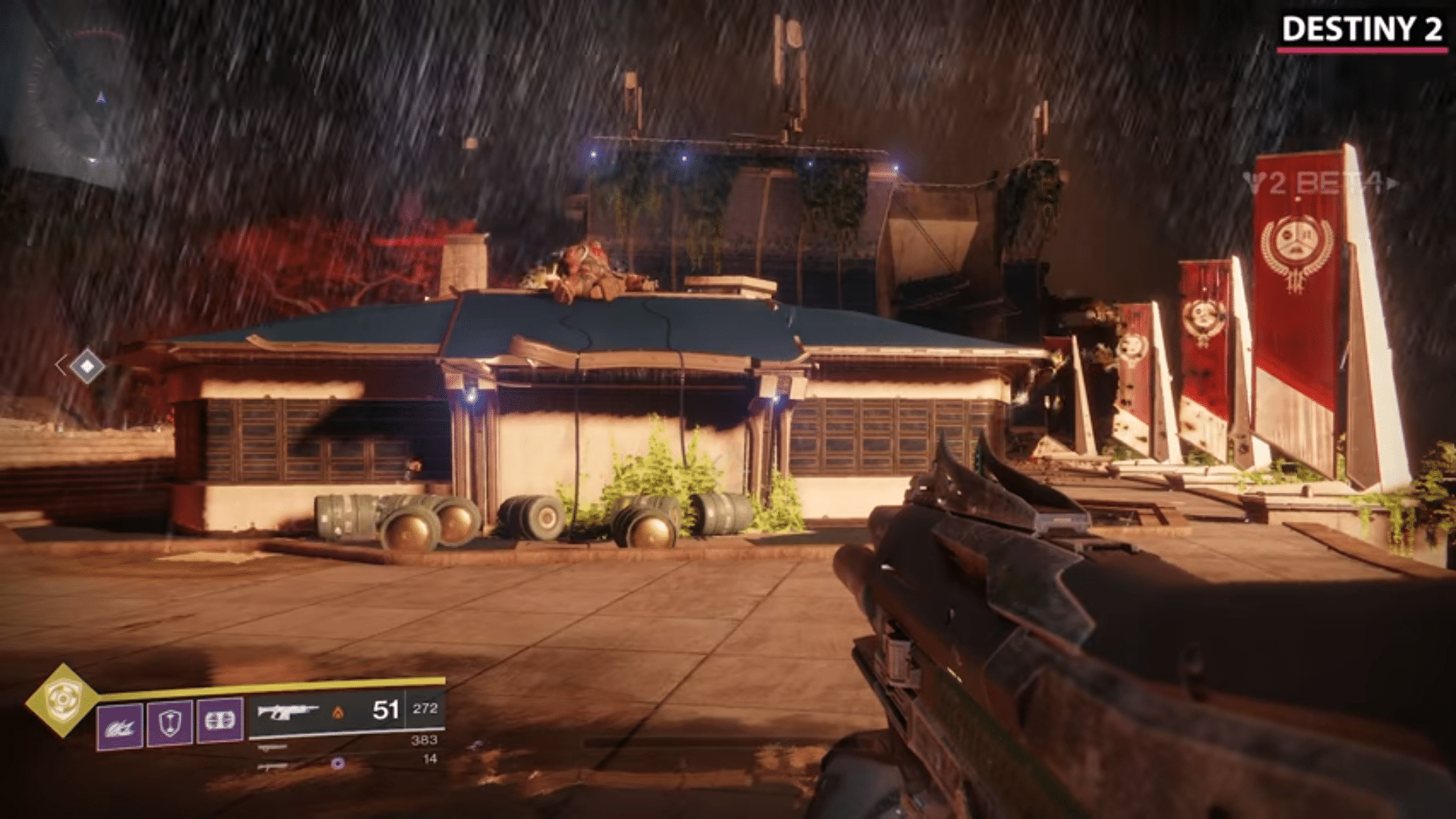Click the reserve ammo count 272
The width and height of the screenshot is (1456, 819).
(x=427, y=708)
